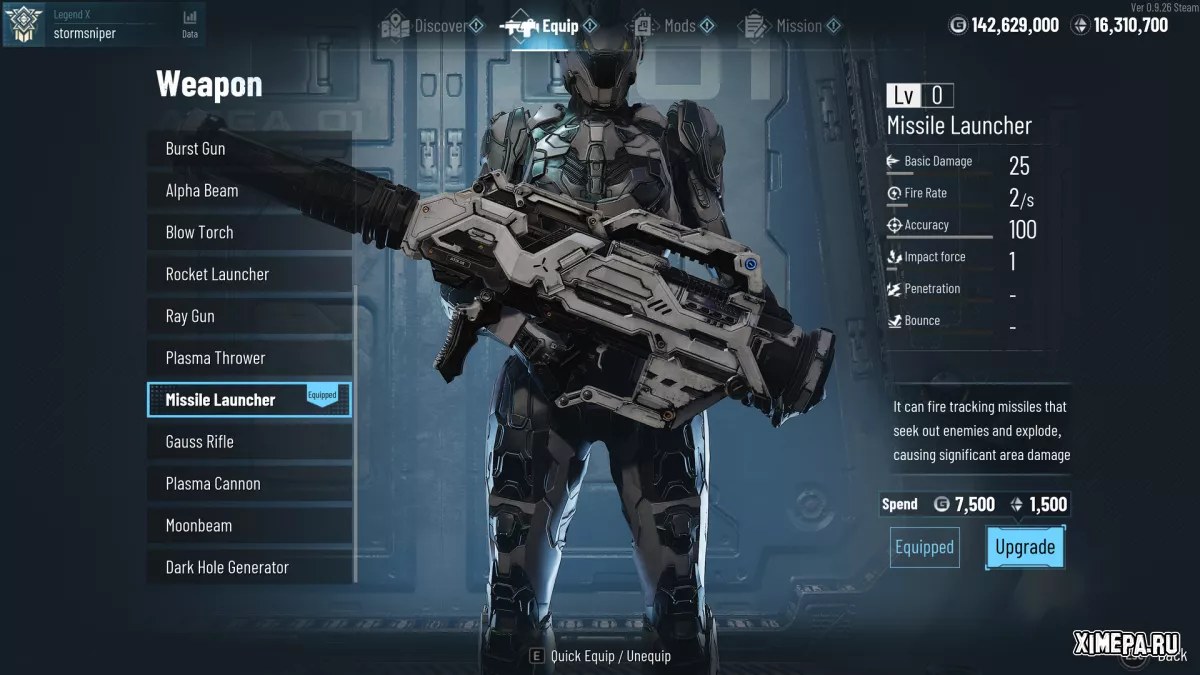Choose Plasma Thrower from the list
The image size is (1200, 675).
pos(249,358)
